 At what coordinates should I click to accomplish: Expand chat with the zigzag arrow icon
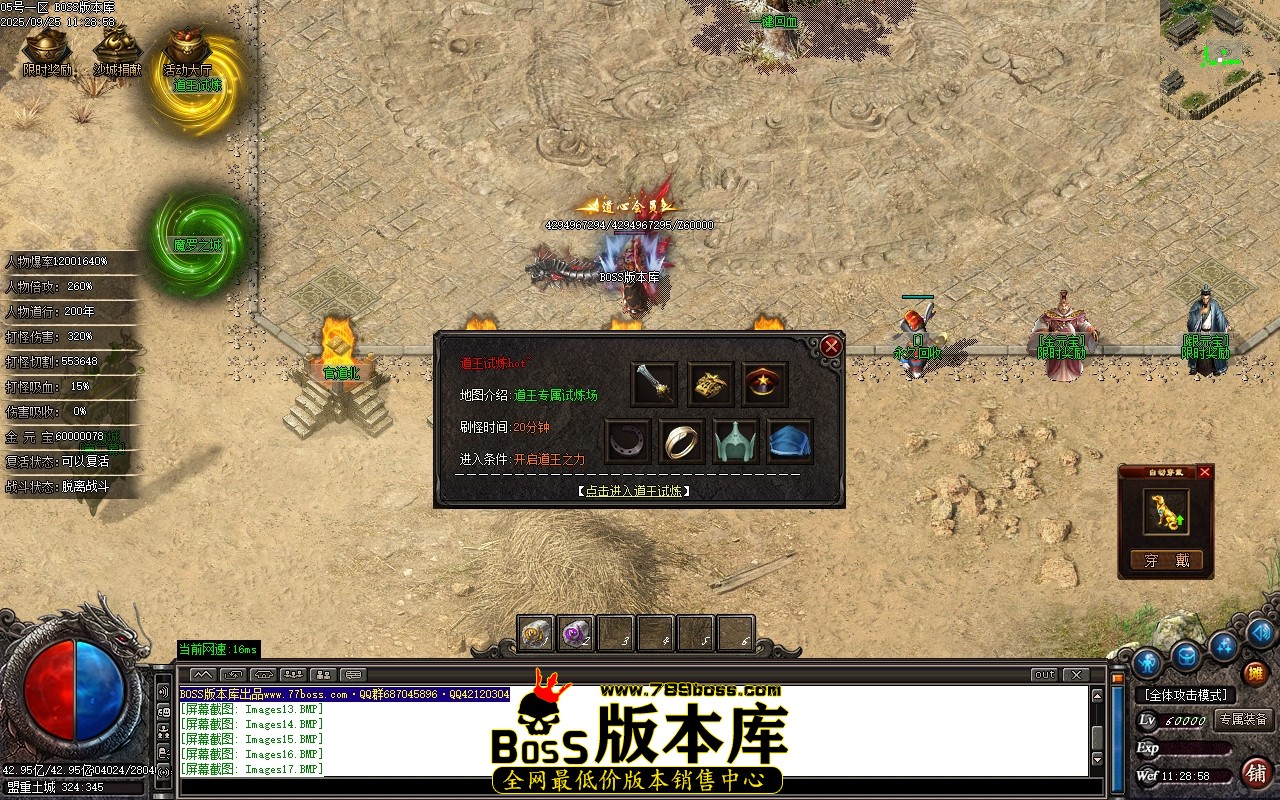(203, 675)
